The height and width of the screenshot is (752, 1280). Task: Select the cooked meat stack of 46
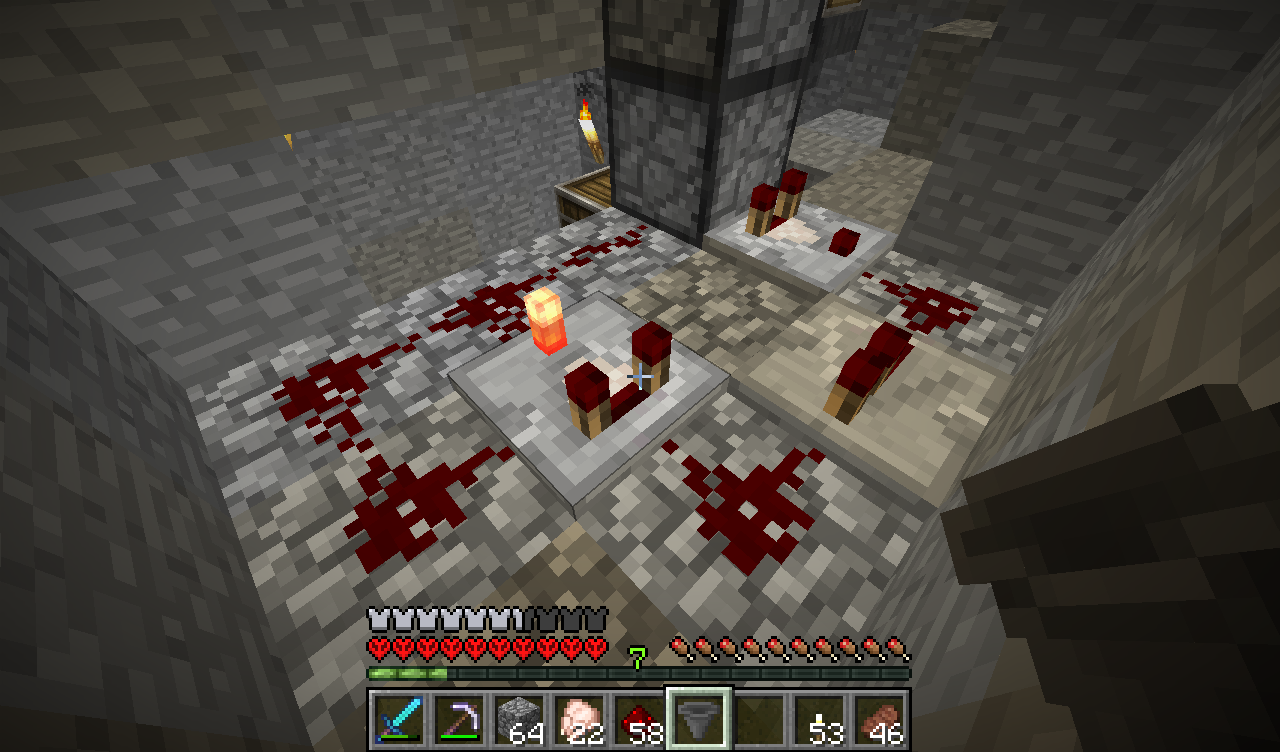tap(879, 718)
